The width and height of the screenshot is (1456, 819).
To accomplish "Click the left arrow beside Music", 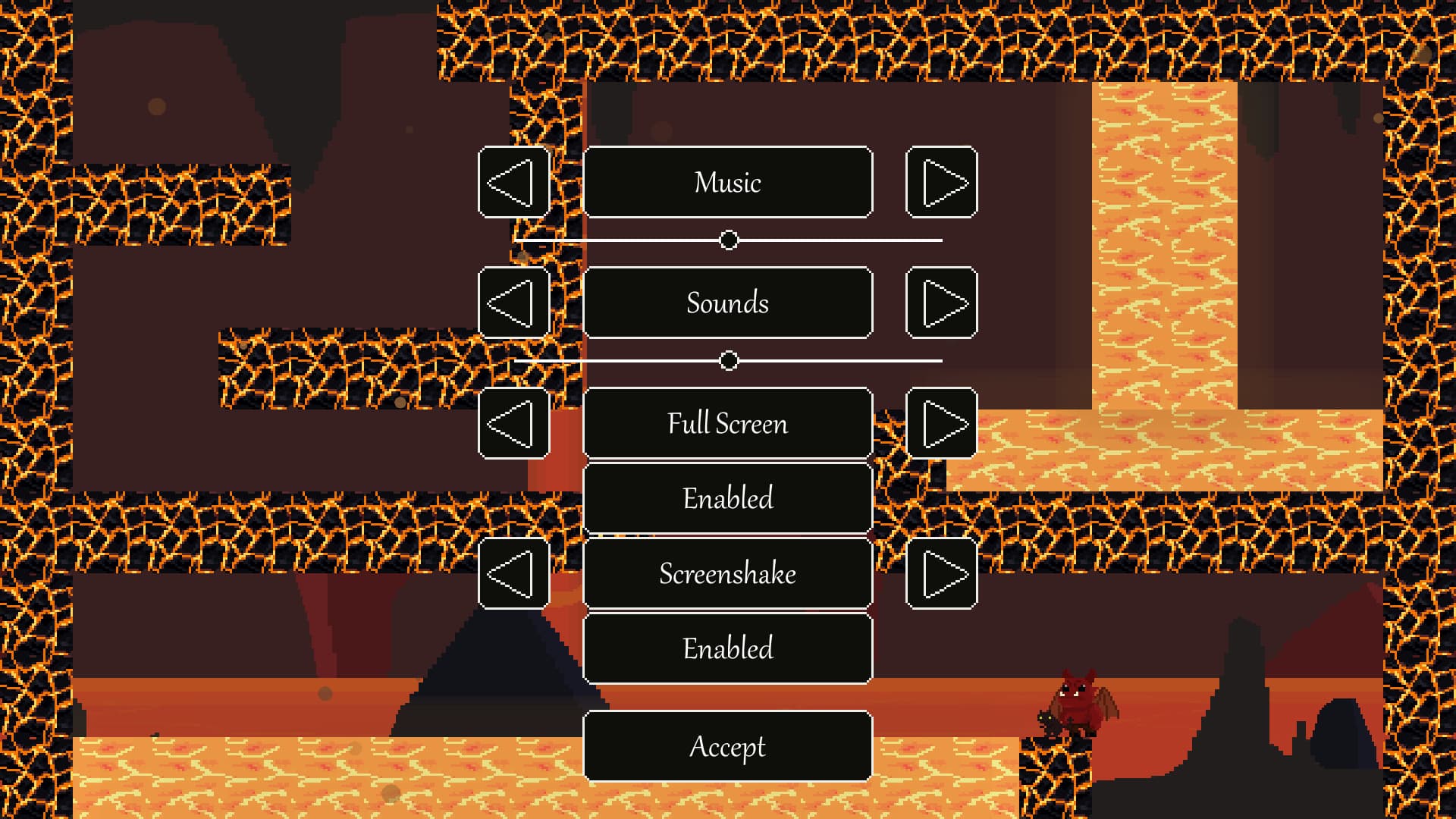I will [x=513, y=182].
